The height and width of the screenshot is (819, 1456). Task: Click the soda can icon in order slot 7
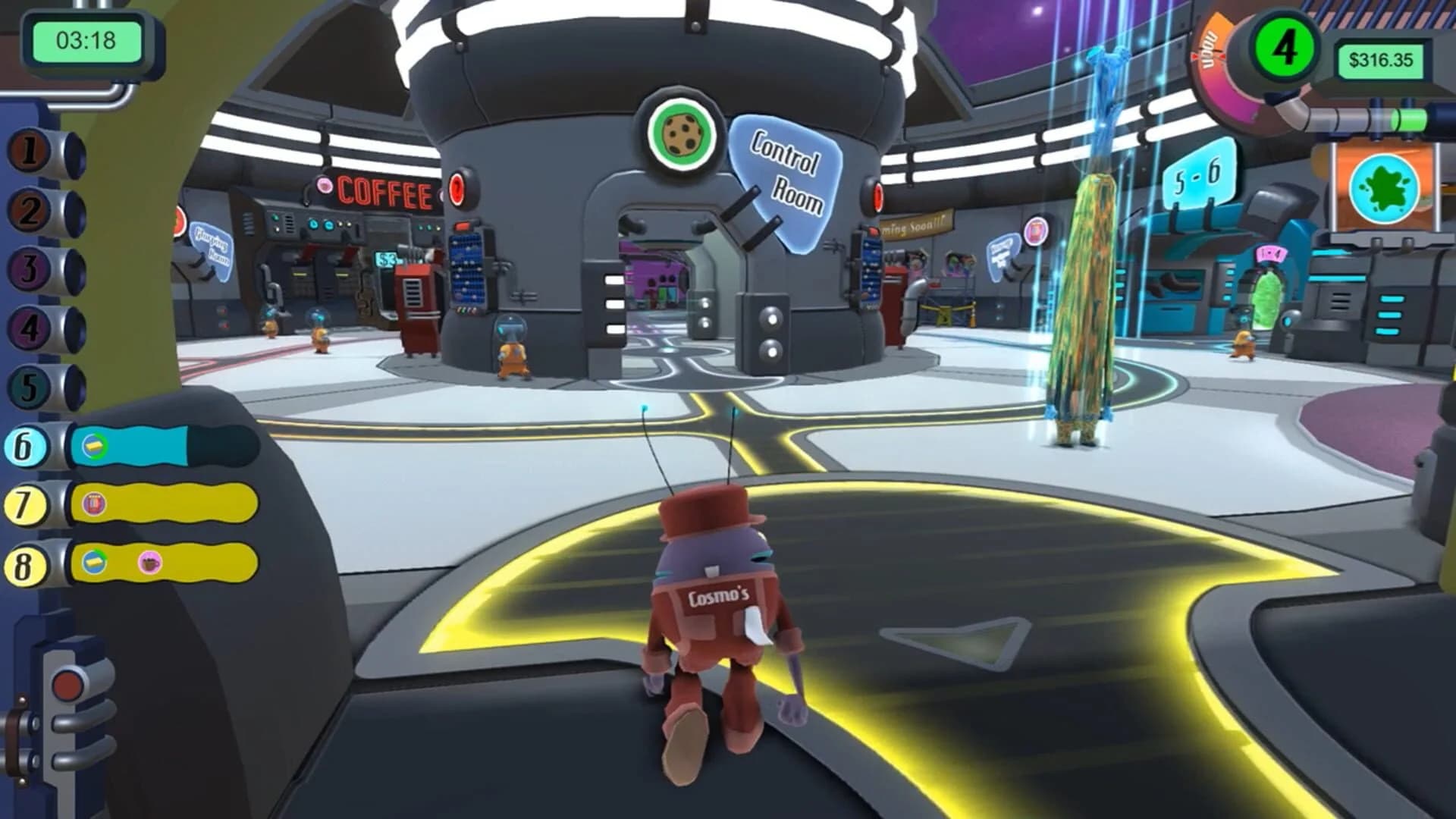pos(95,503)
